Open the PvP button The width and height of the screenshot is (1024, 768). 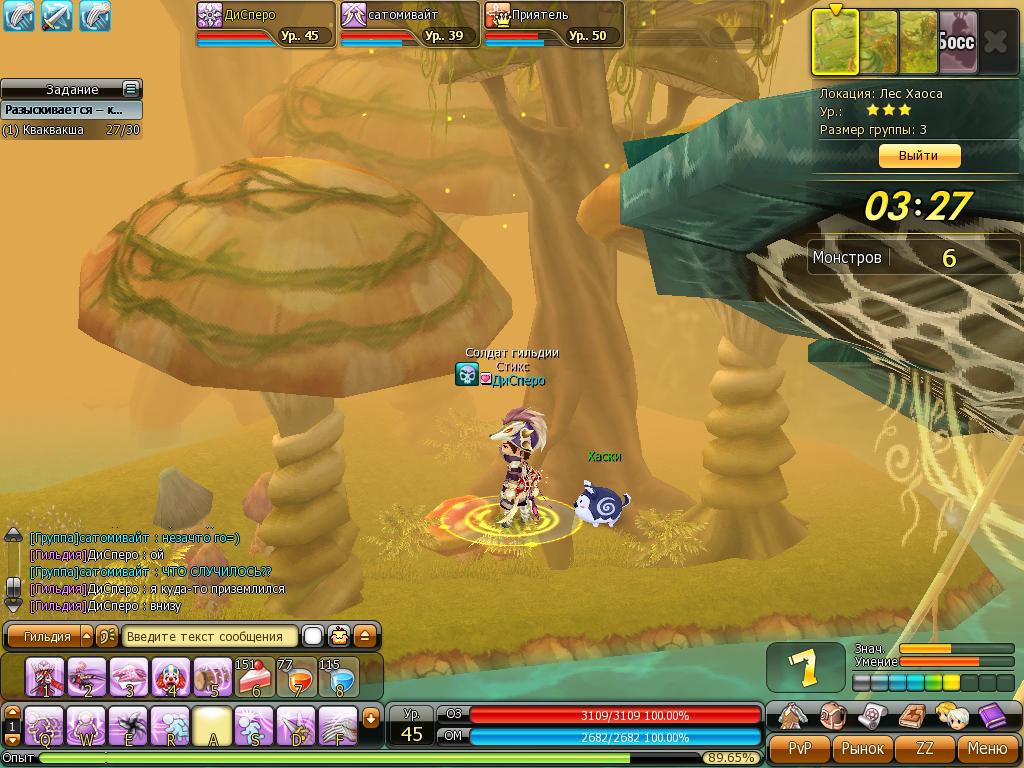coord(800,748)
